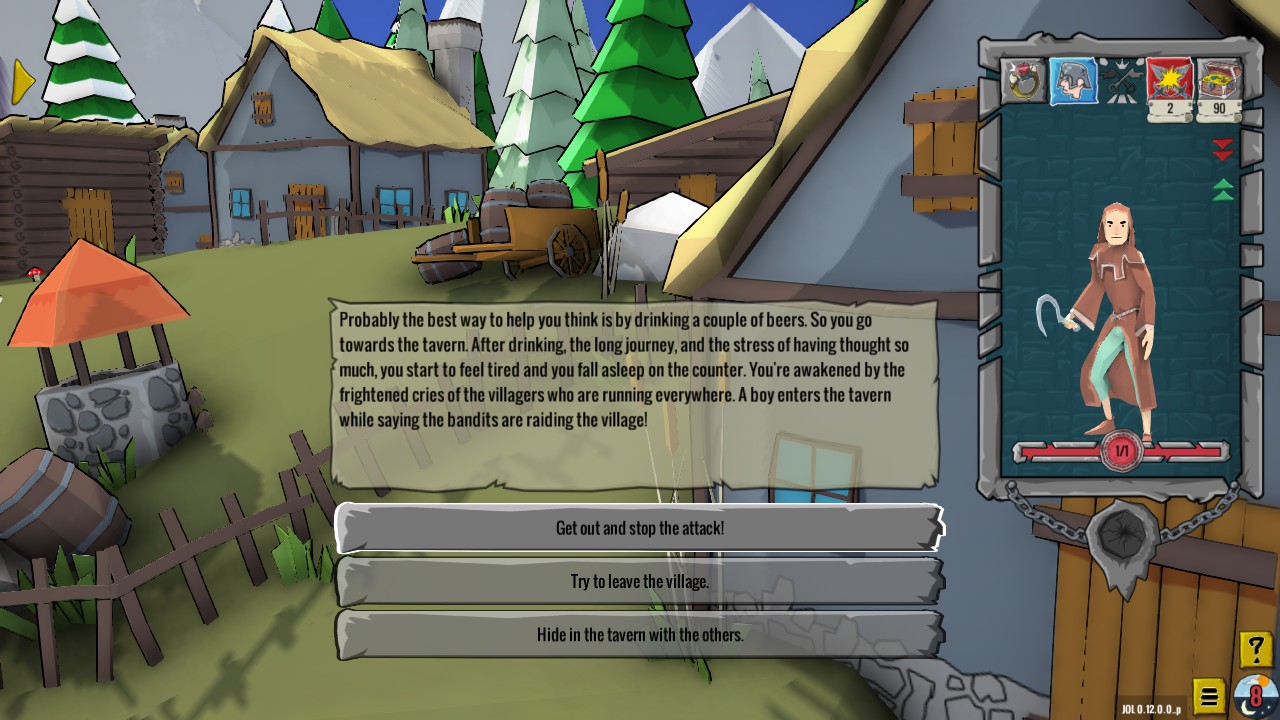
Task: Open the crossed keys and crown tab
Action: pos(1120,82)
